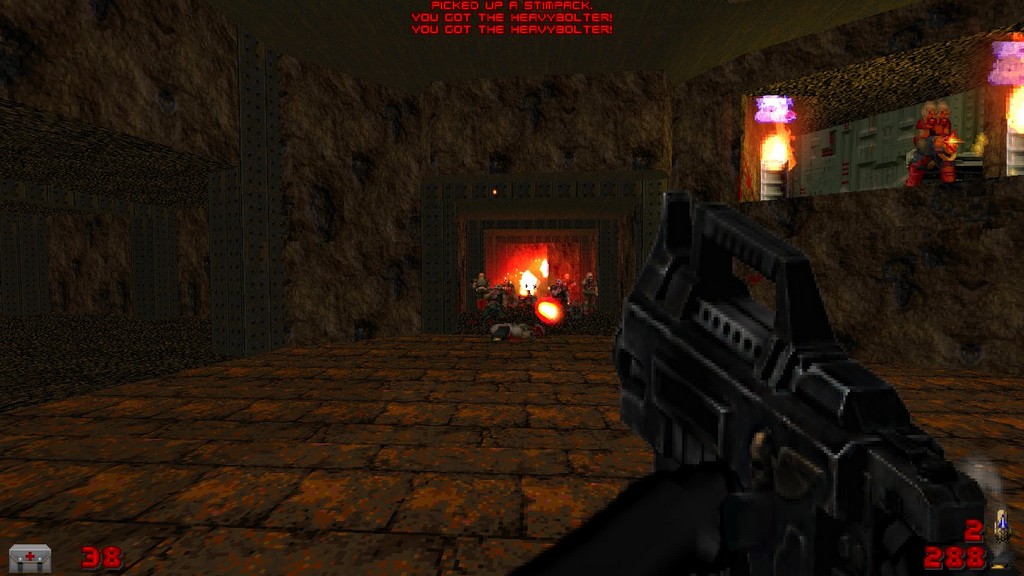Click the medkit health icon

[x=30, y=557]
